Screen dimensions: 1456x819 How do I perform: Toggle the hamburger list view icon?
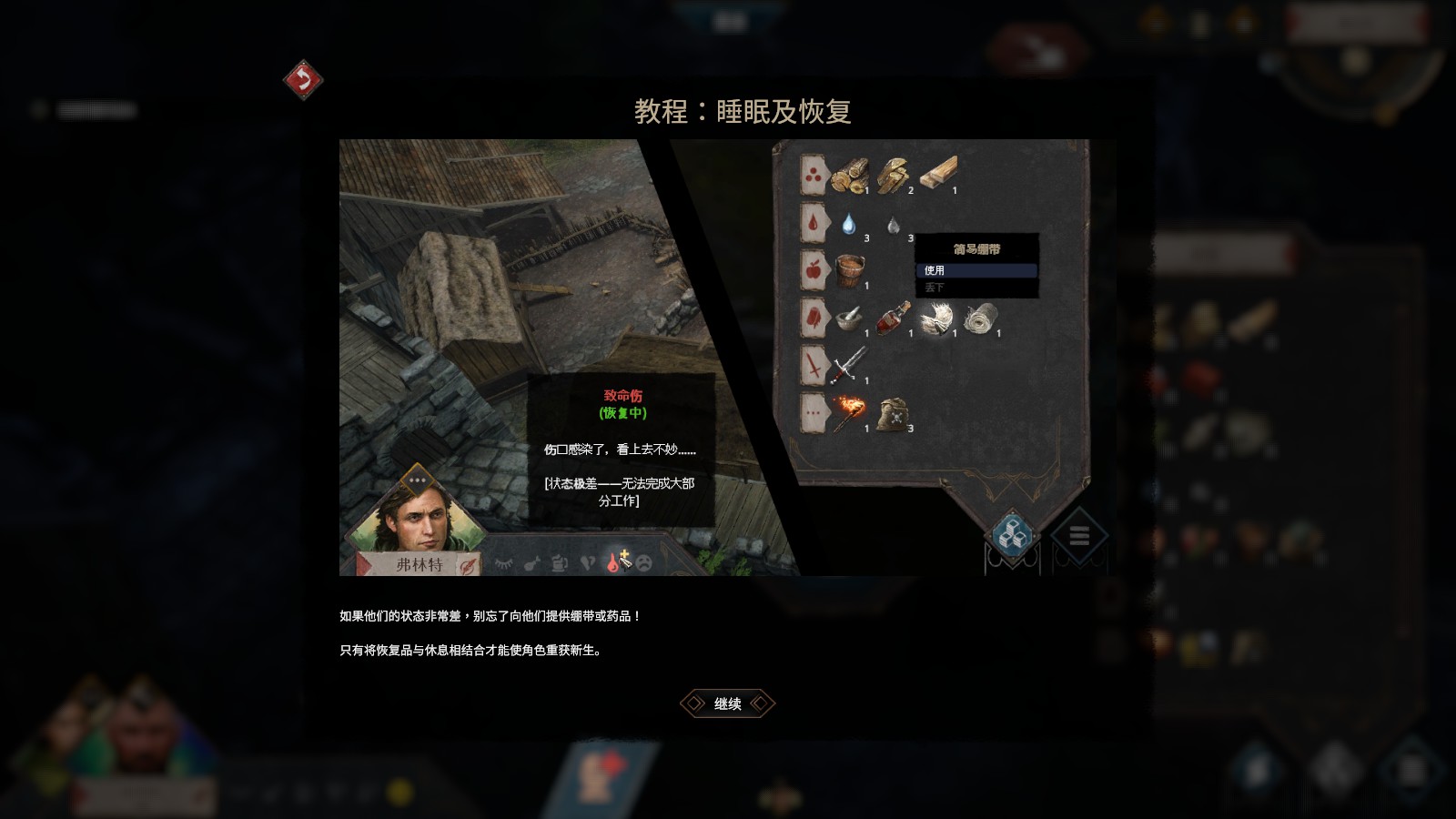(x=1077, y=536)
